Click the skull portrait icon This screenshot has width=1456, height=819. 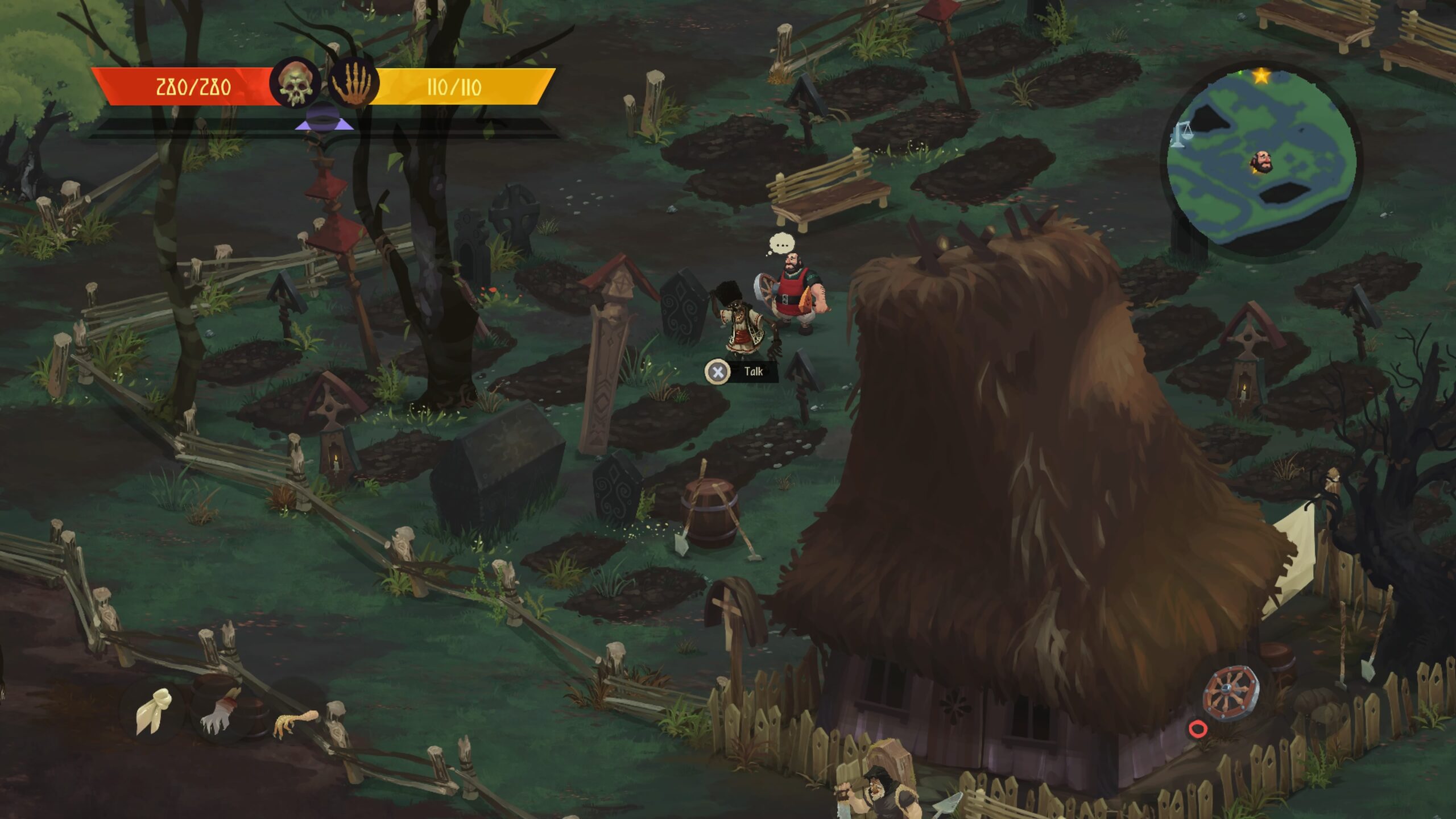tap(295, 84)
